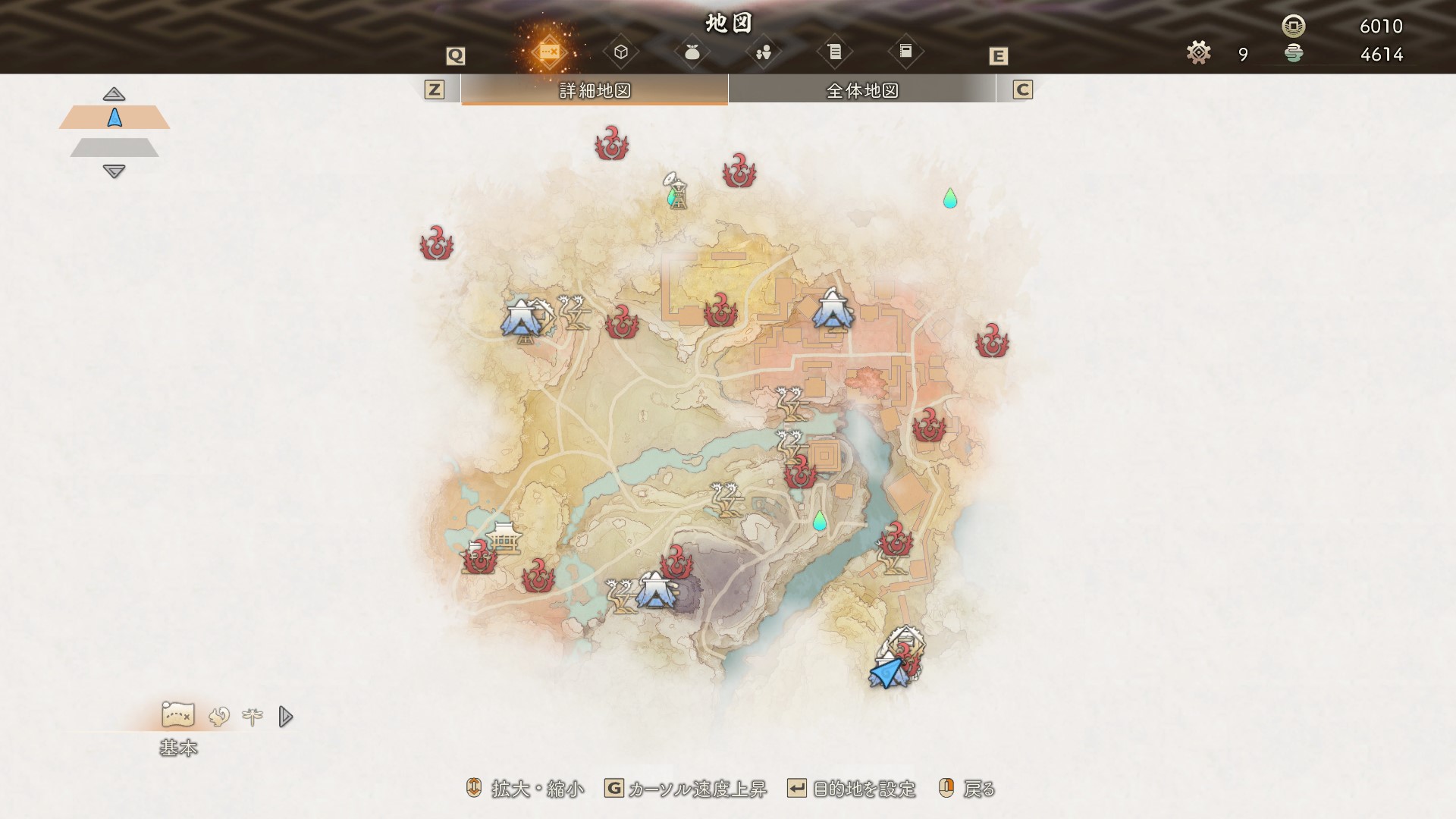
Task: Select the lower grey map layer
Action: [x=115, y=147]
